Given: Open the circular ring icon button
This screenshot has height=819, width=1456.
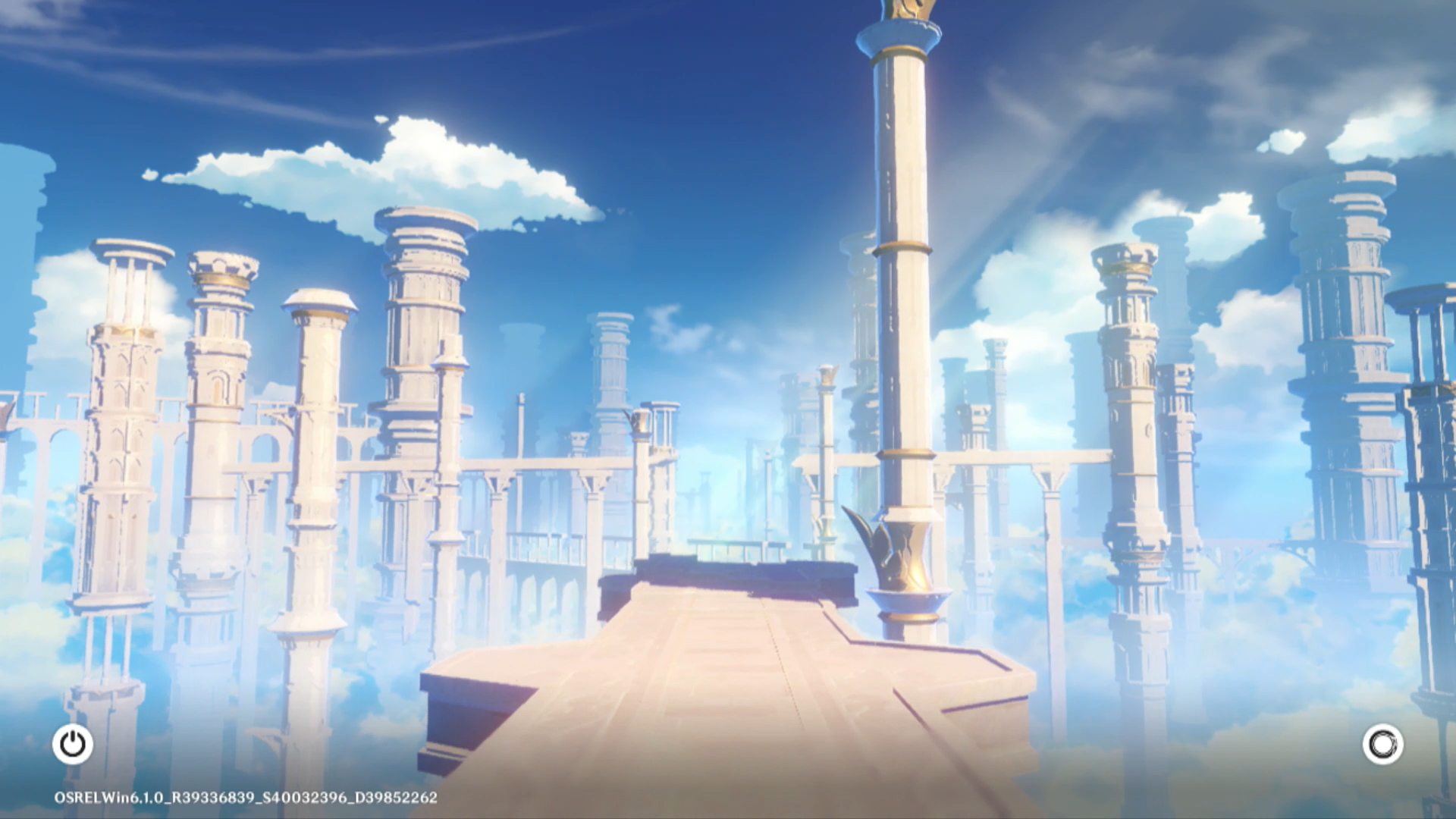Looking at the screenshot, I should point(1382,744).
